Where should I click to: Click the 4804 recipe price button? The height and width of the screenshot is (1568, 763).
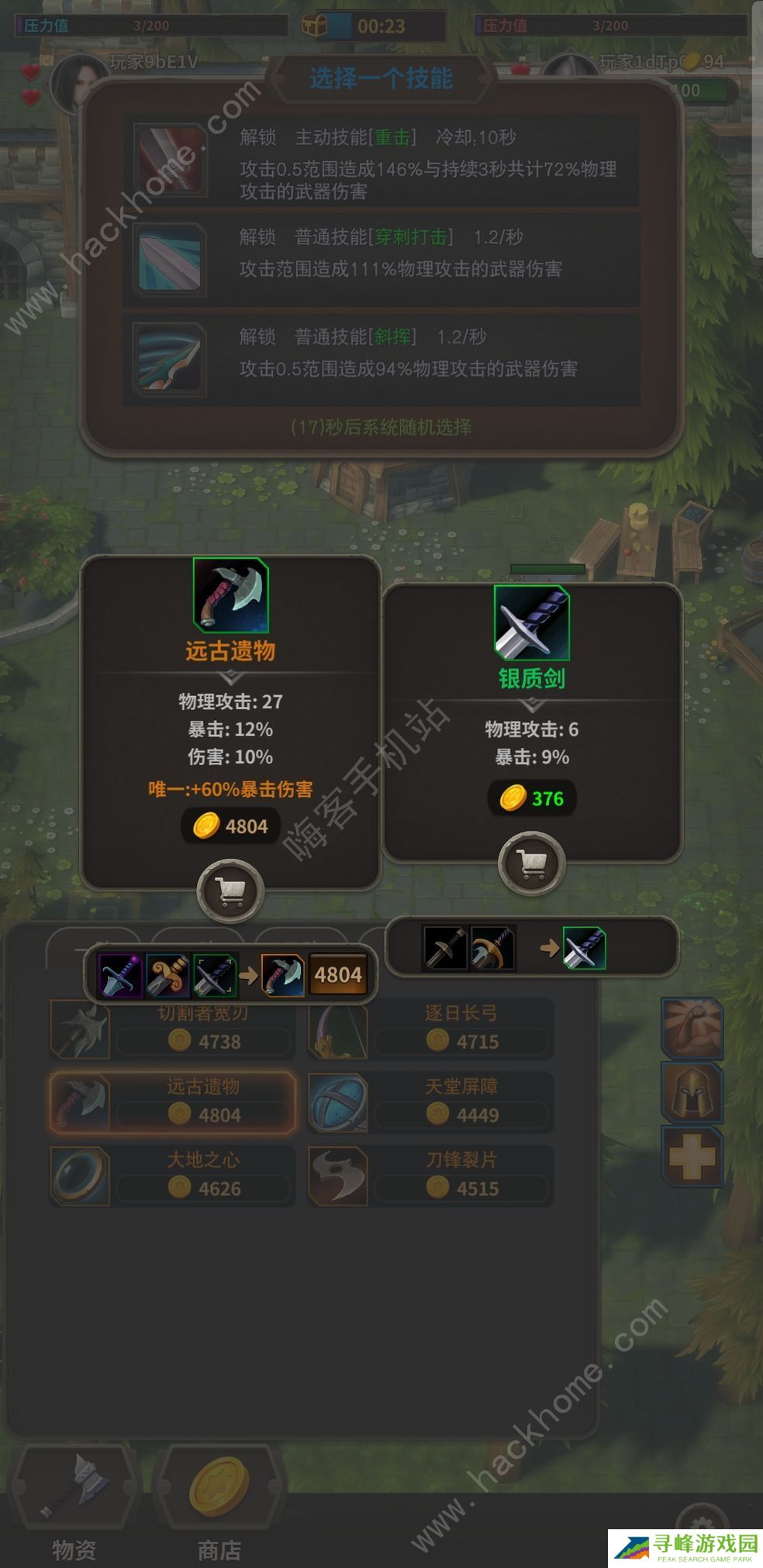pyautogui.click(x=338, y=974)
